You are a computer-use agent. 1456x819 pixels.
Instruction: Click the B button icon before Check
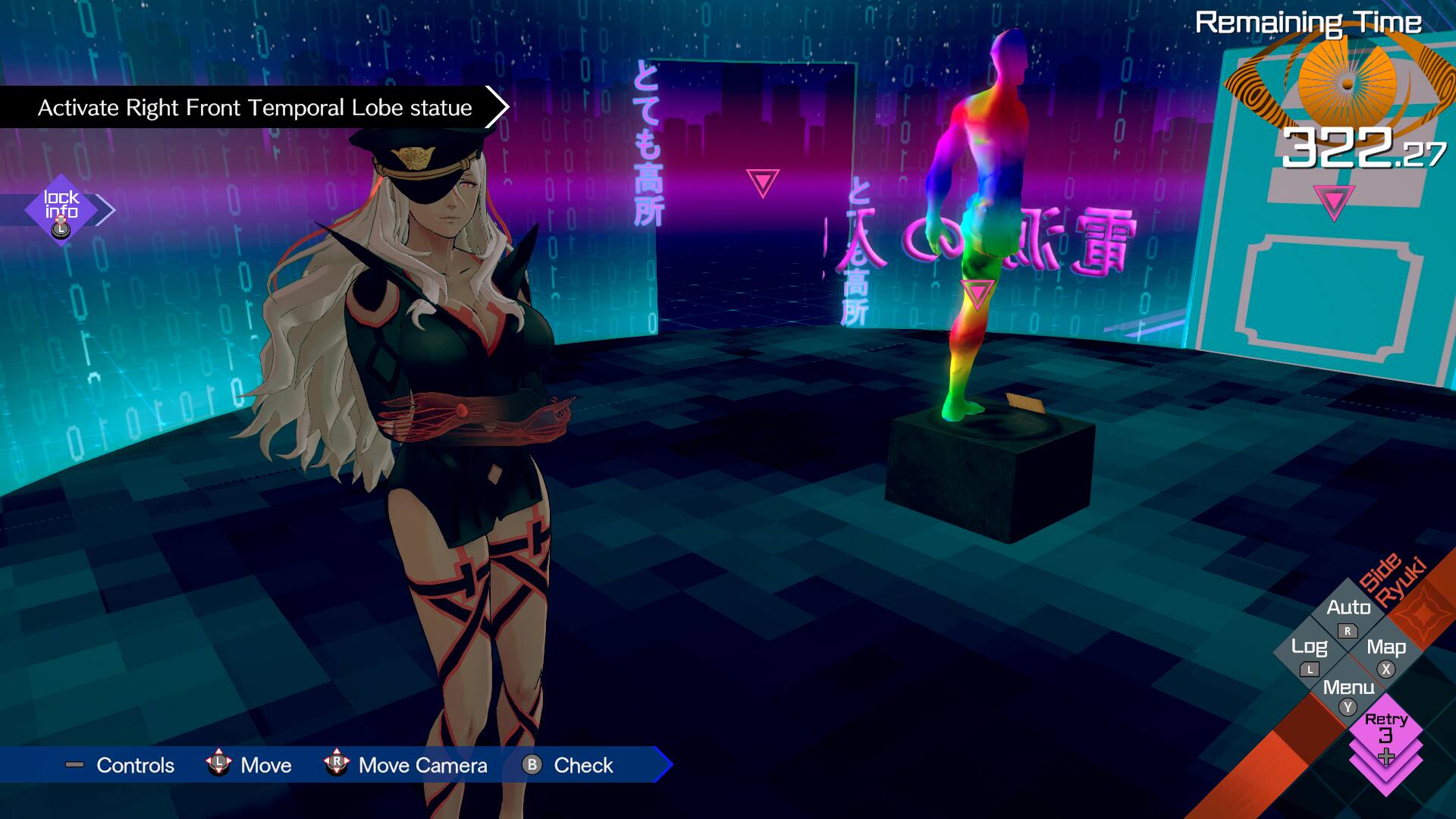point(532,766)
